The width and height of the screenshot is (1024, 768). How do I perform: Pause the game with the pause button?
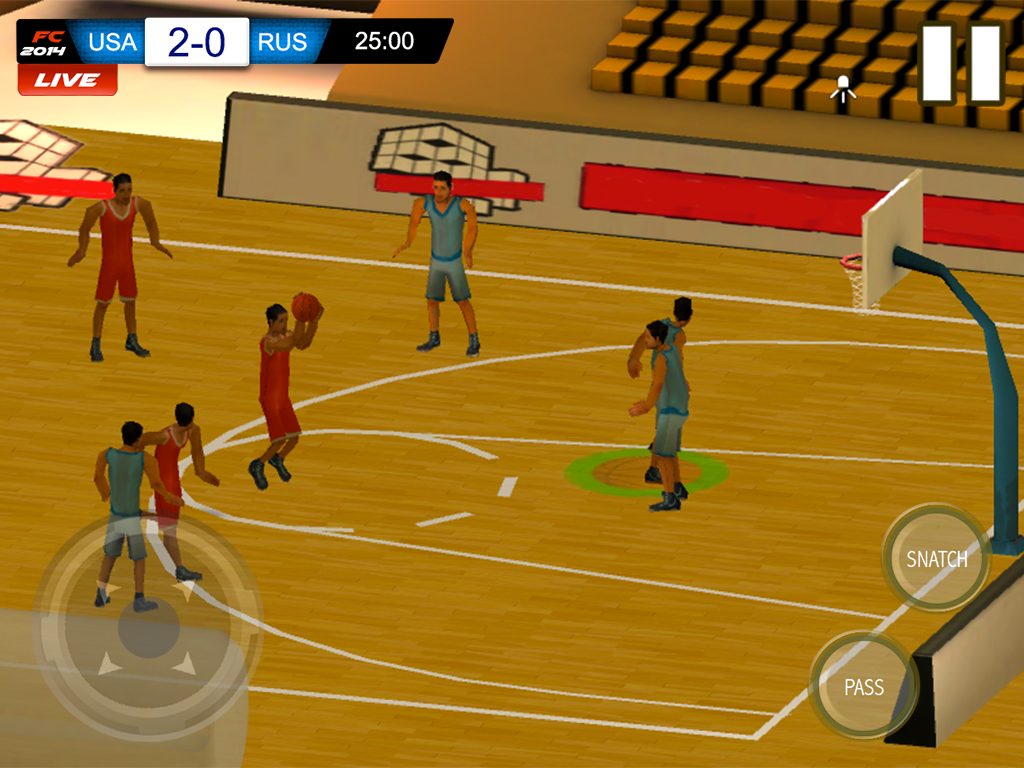960,63
